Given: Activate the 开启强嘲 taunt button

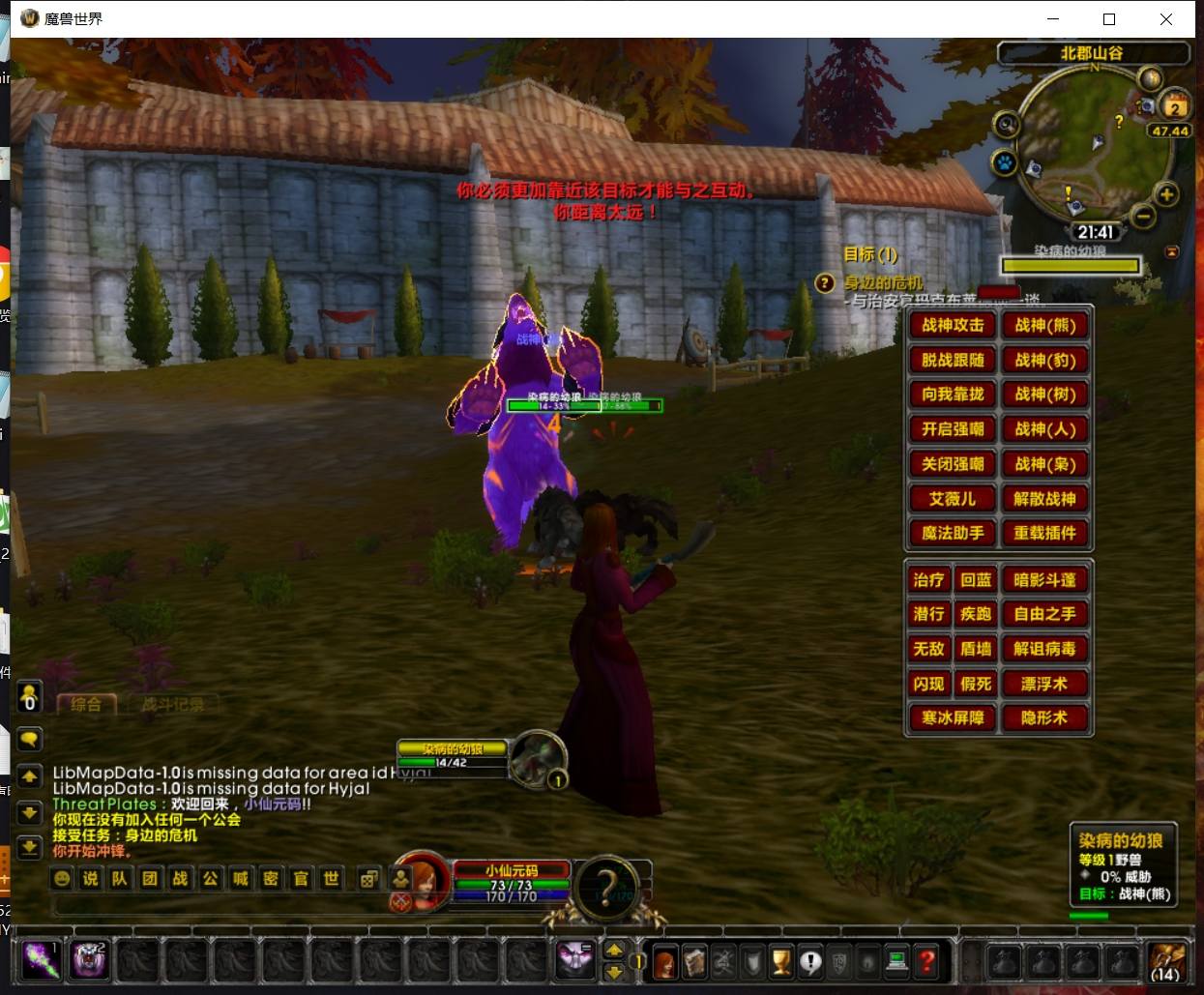Looking at the screenshot, I should coord(953,429).
